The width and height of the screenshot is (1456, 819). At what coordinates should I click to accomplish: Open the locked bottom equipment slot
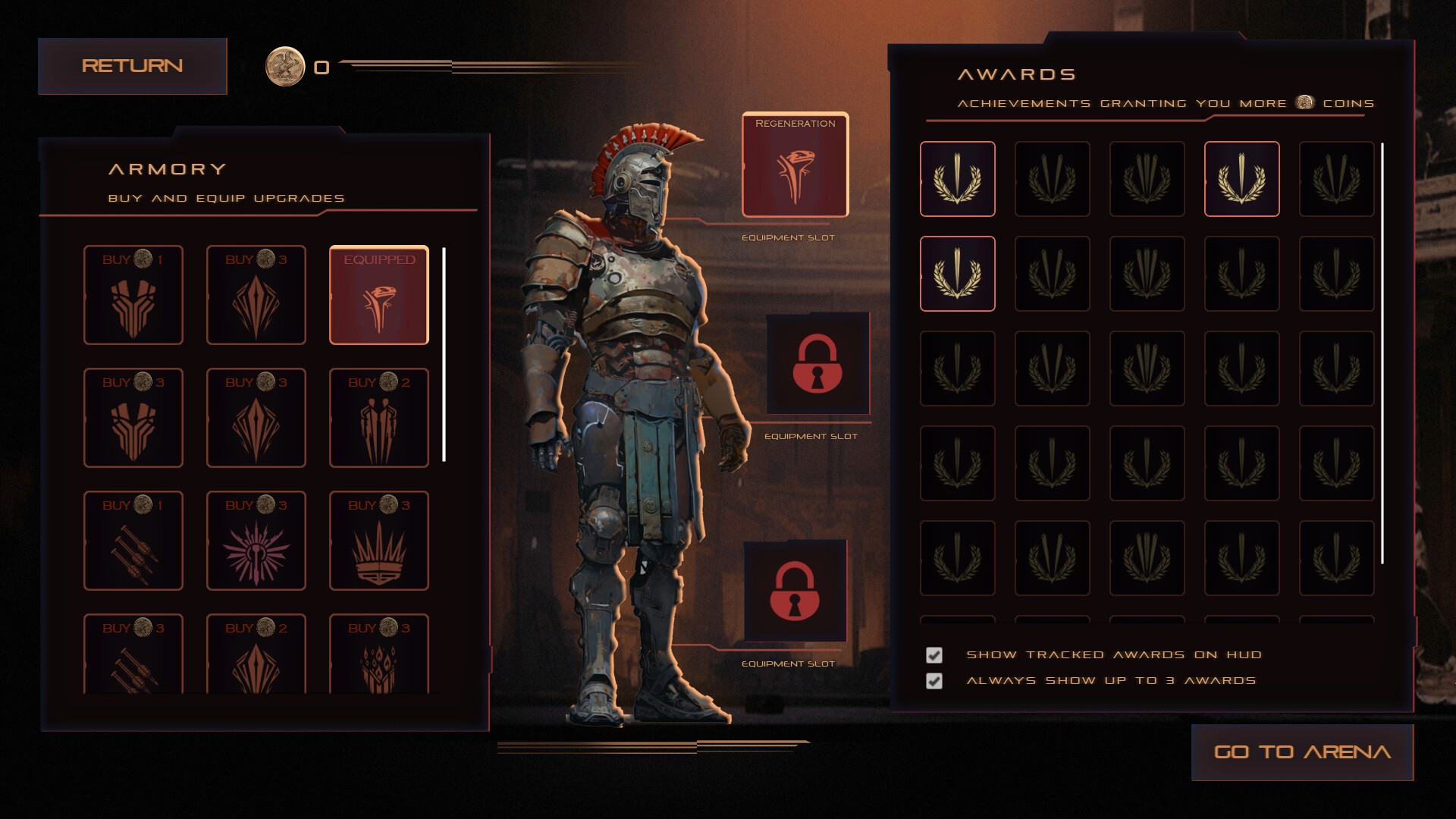point(795,592)
